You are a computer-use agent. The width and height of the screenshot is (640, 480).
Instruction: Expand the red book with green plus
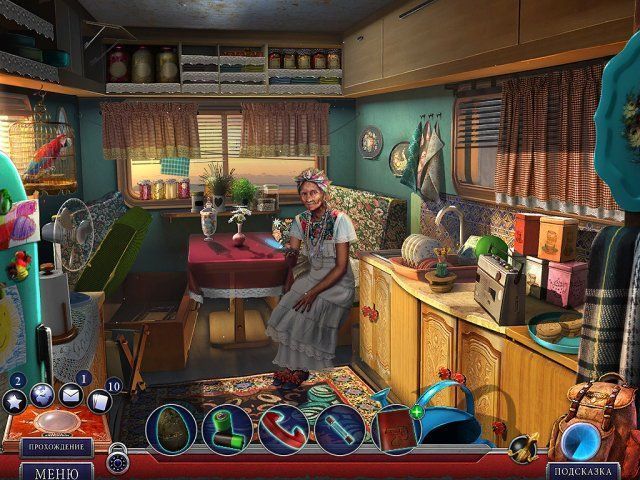pos(416,412)
